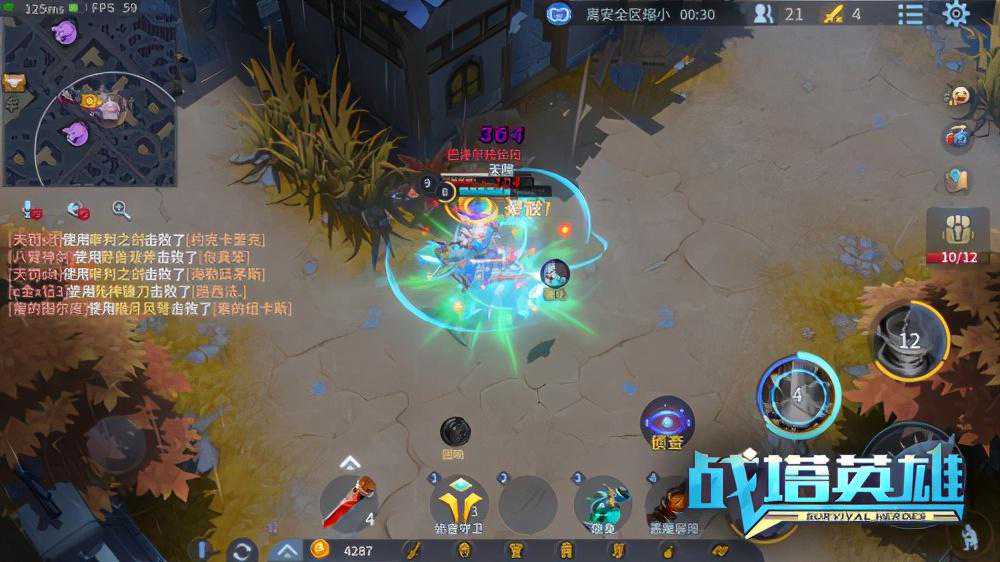
Task: Open the emoji emote button
Action: 959,96
